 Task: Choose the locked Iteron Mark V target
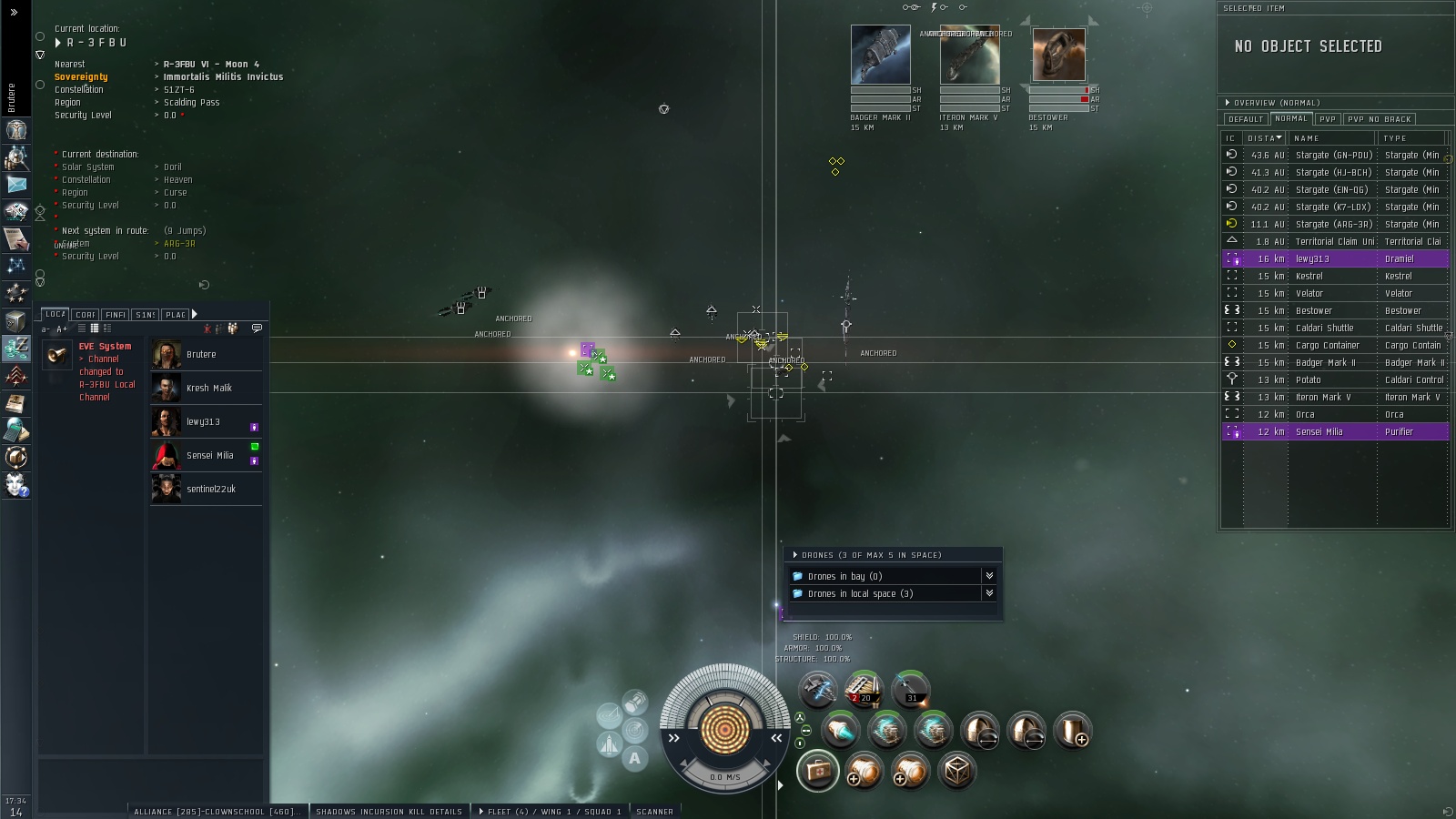point(969,56)
